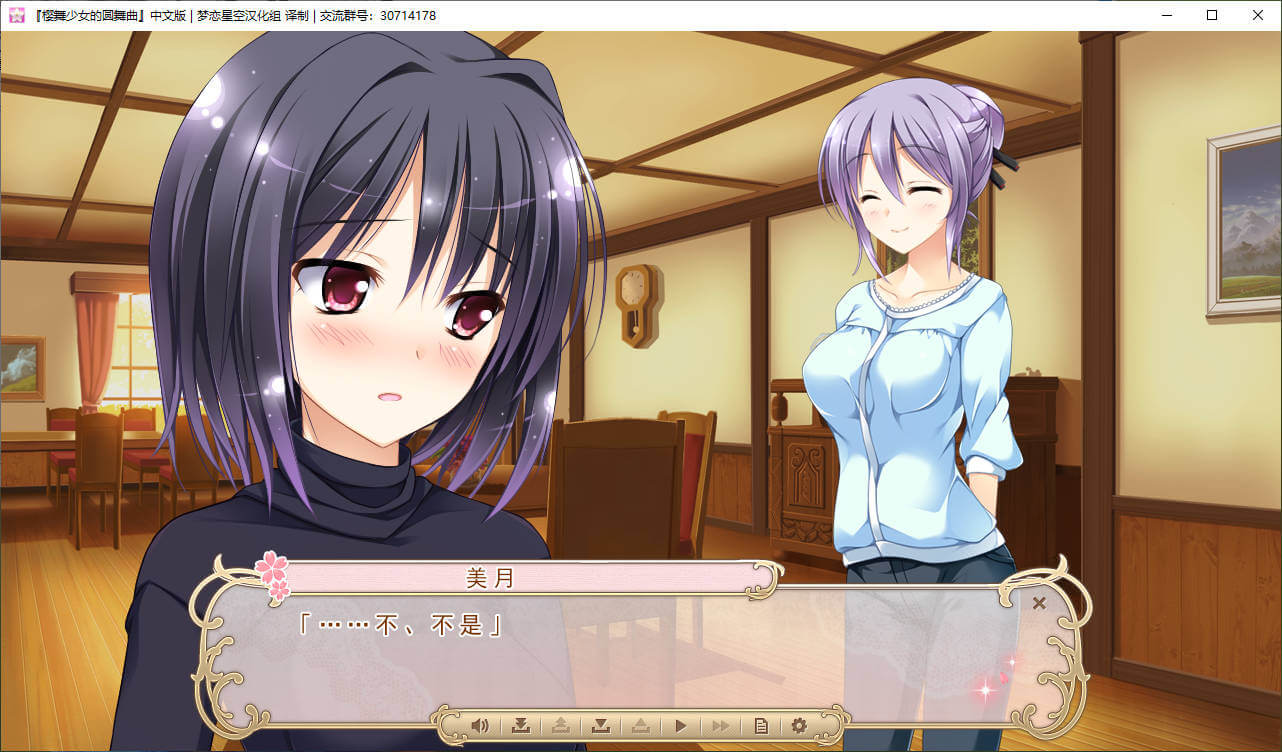Hide the dialogue box with the X

tap(1039, 603)
